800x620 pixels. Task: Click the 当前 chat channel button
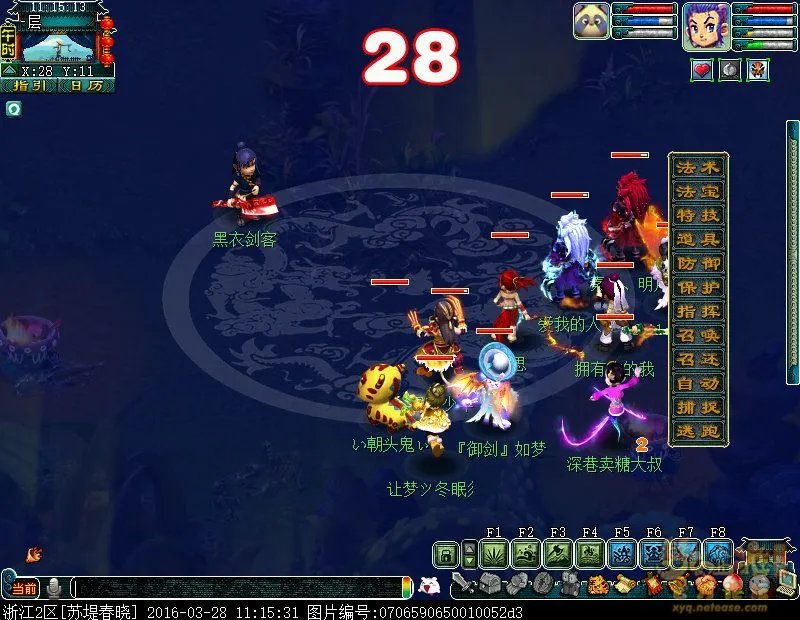(x=23, y=588)
